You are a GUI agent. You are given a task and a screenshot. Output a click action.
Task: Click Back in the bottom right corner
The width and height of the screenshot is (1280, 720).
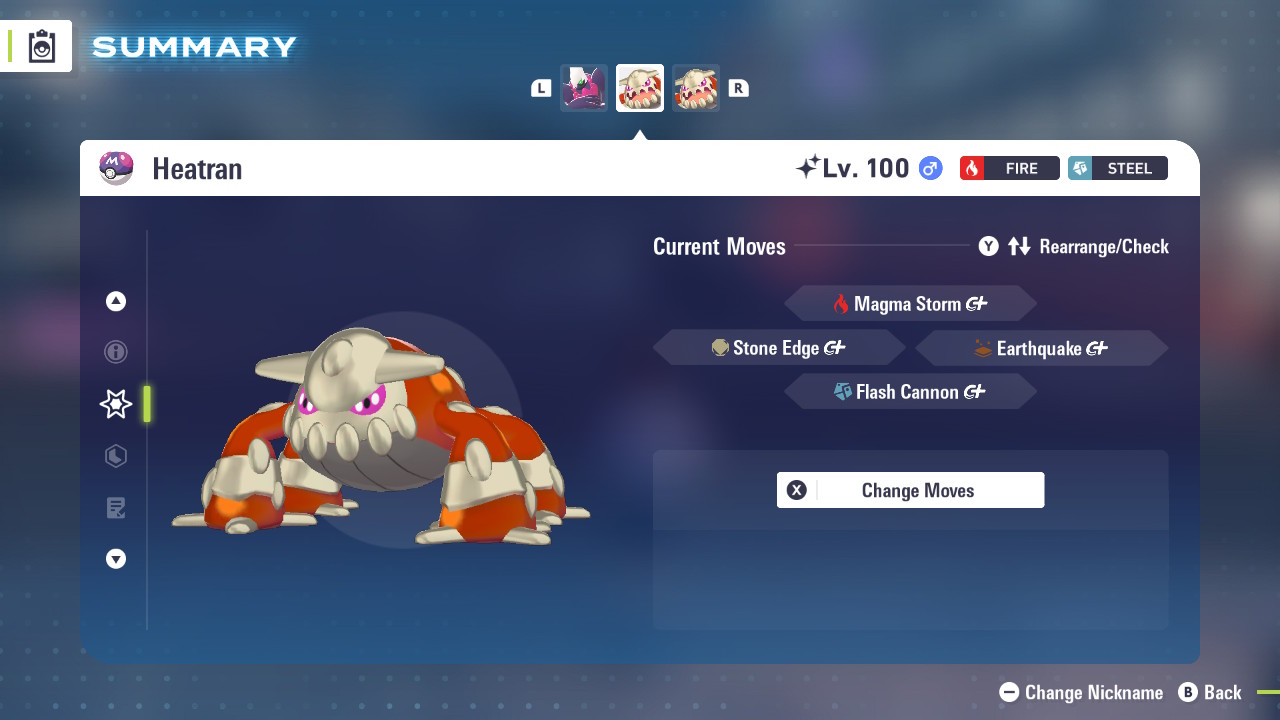click(x=1211, y=692)
